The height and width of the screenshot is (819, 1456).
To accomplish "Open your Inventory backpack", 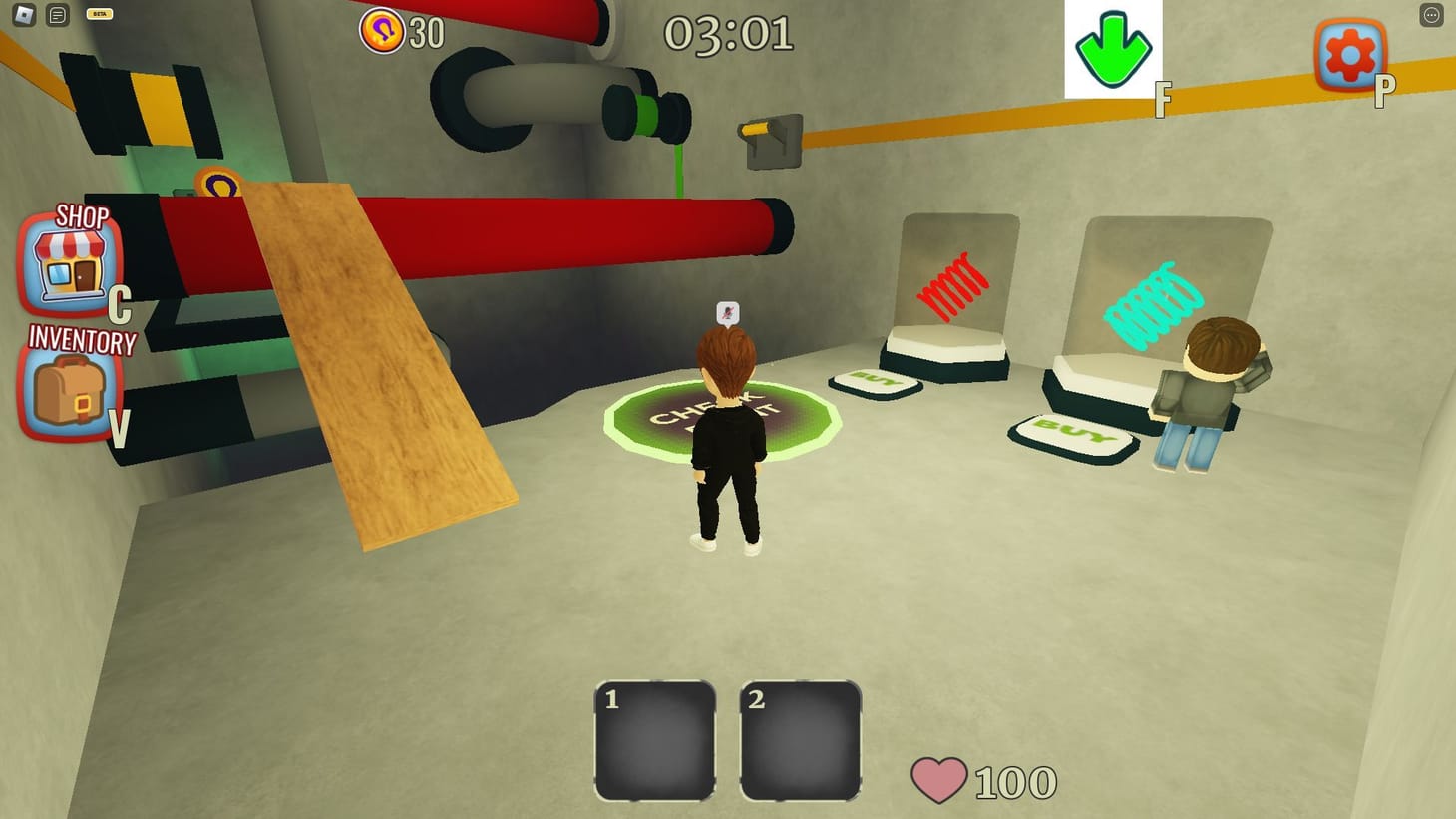I will click(68, 389).
